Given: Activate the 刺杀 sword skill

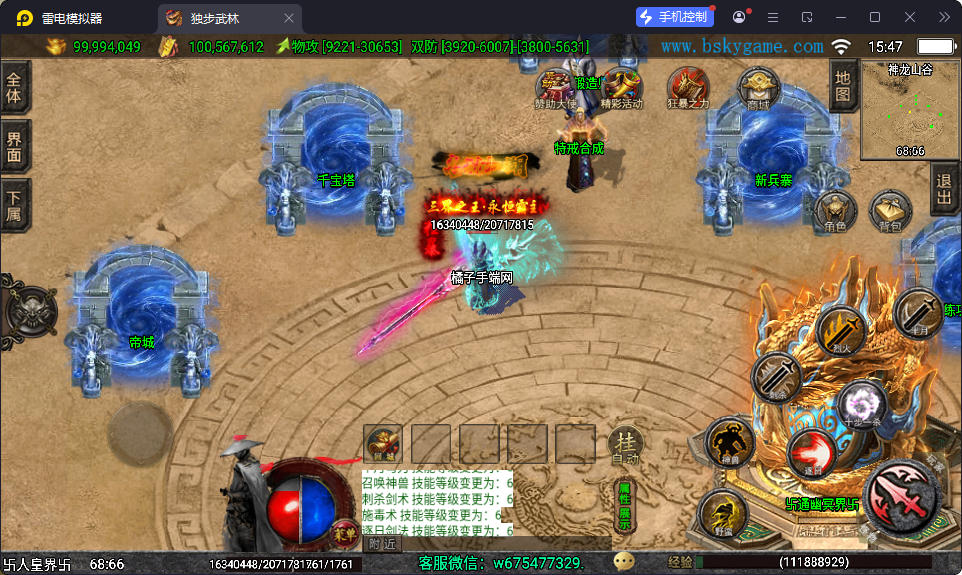Looking at the screenshot, I should click(776, 378).
